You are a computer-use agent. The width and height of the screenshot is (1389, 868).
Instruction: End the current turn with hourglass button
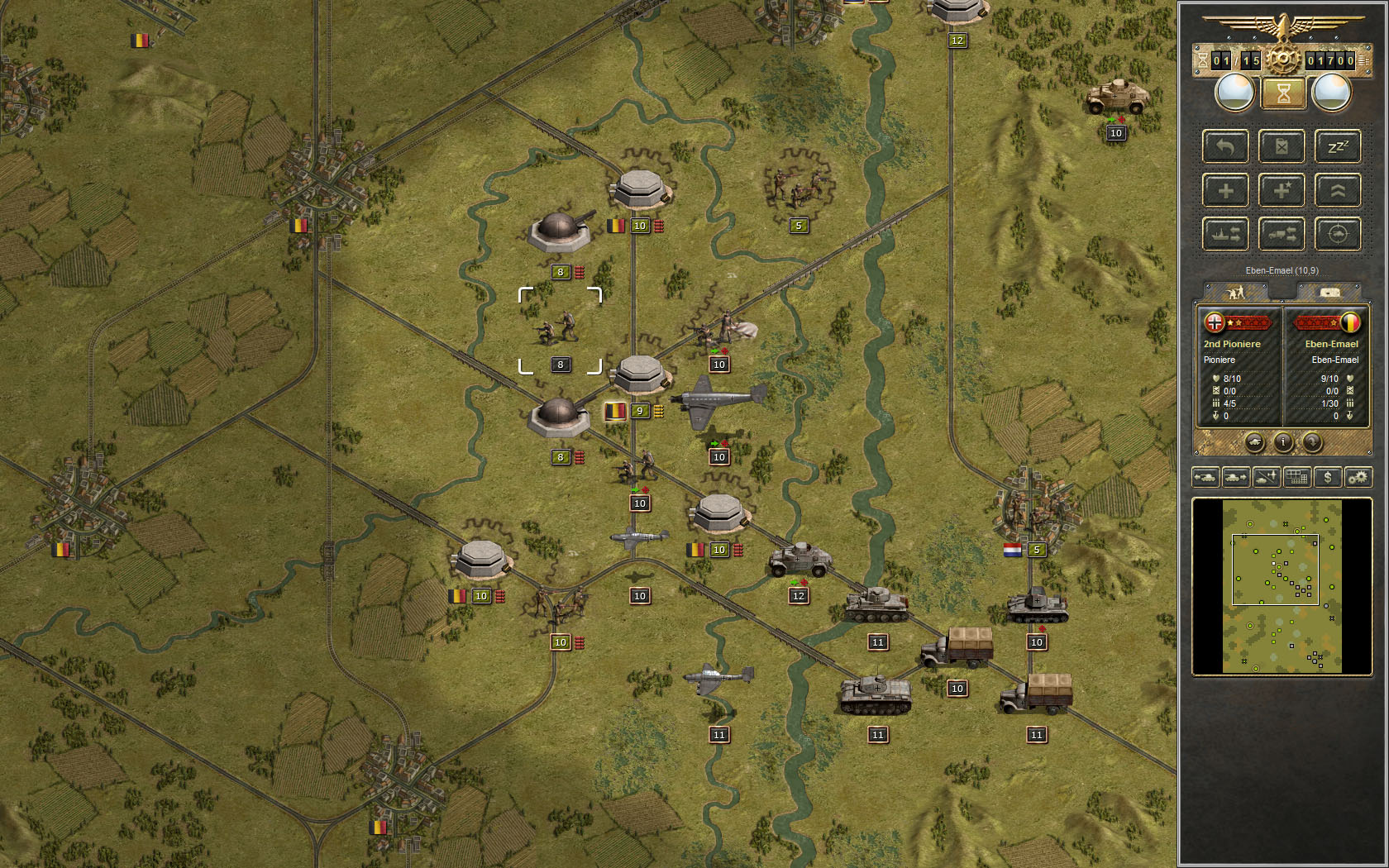[1282, 93]
